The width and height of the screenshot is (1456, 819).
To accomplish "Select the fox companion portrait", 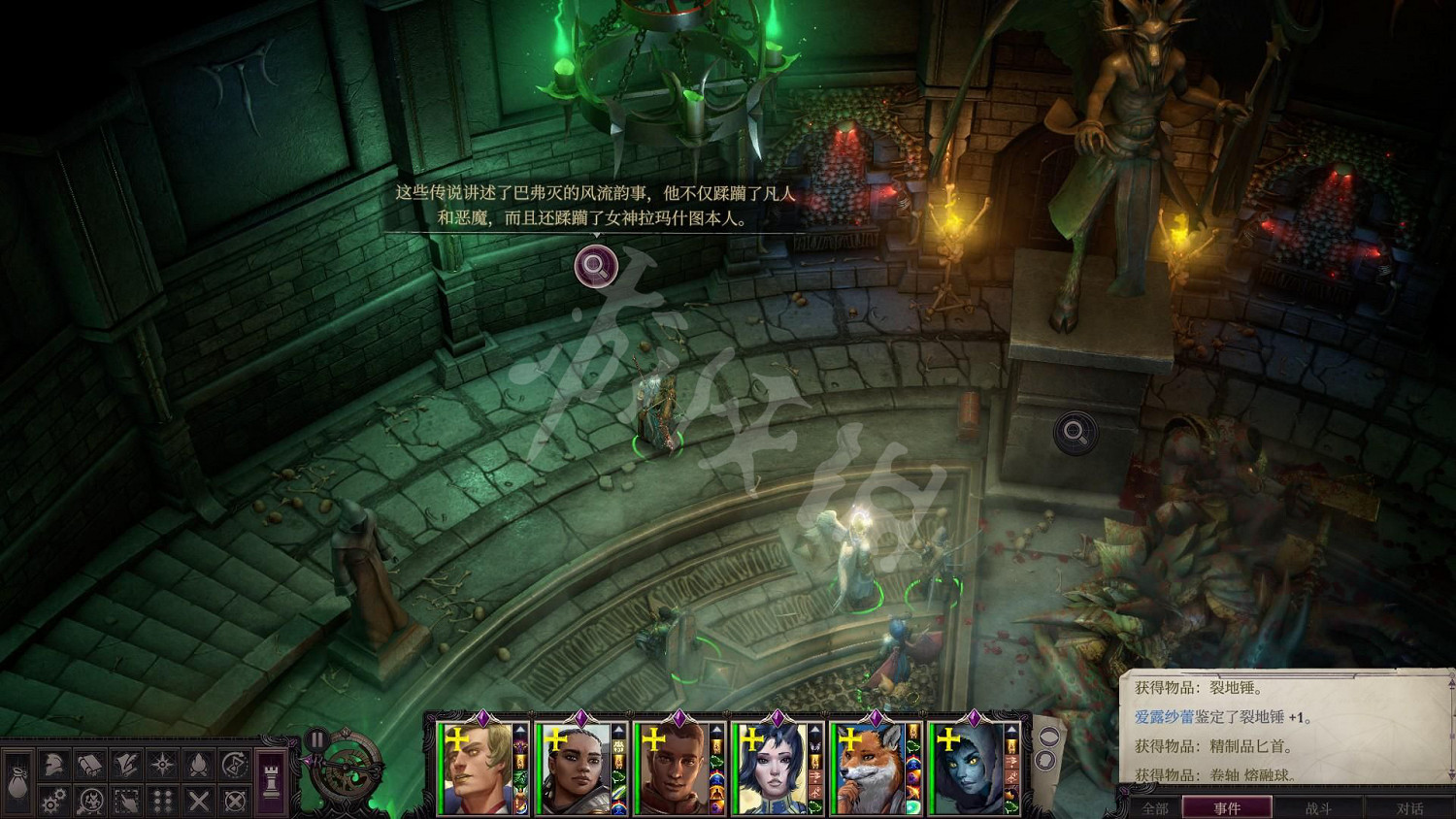I will (871, 769).
